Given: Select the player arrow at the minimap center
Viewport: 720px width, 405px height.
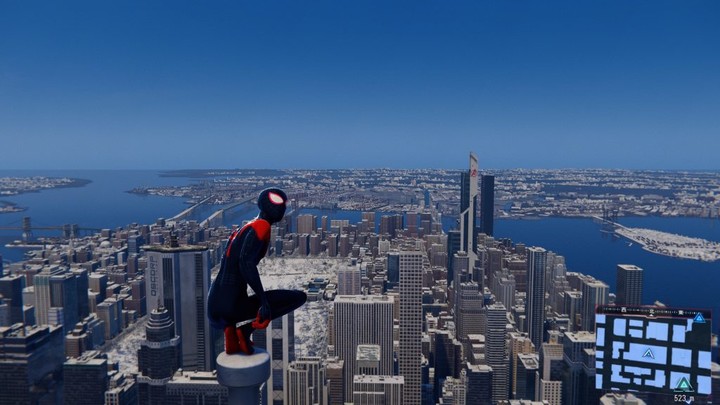Looking at the screenshot, I should tap(648, 354).
